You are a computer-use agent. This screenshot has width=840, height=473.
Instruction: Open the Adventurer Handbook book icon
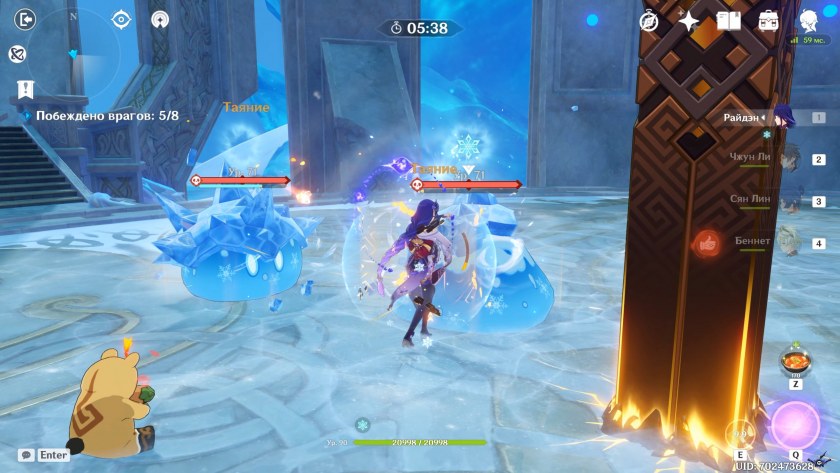pos(728,20)
